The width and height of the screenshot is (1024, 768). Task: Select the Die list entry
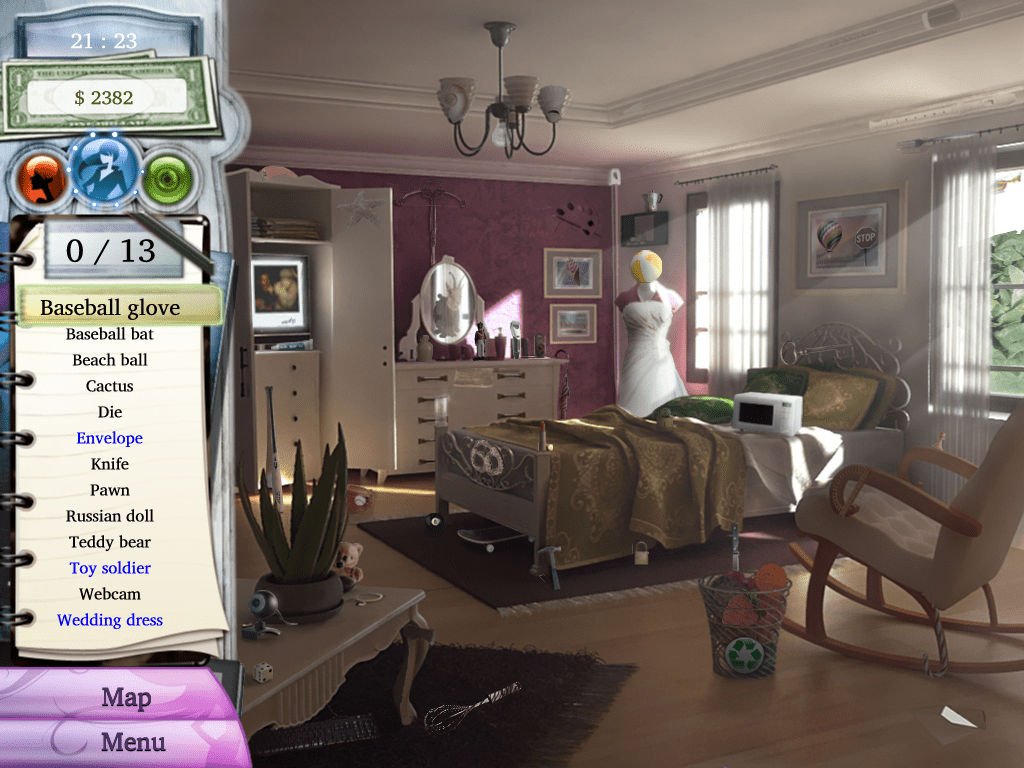tap(110, 412)
